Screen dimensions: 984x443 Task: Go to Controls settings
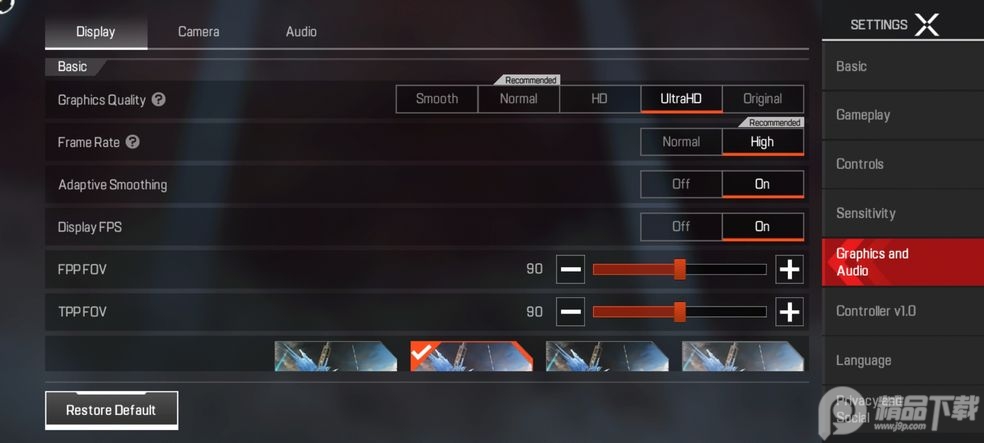click(860, 164)
